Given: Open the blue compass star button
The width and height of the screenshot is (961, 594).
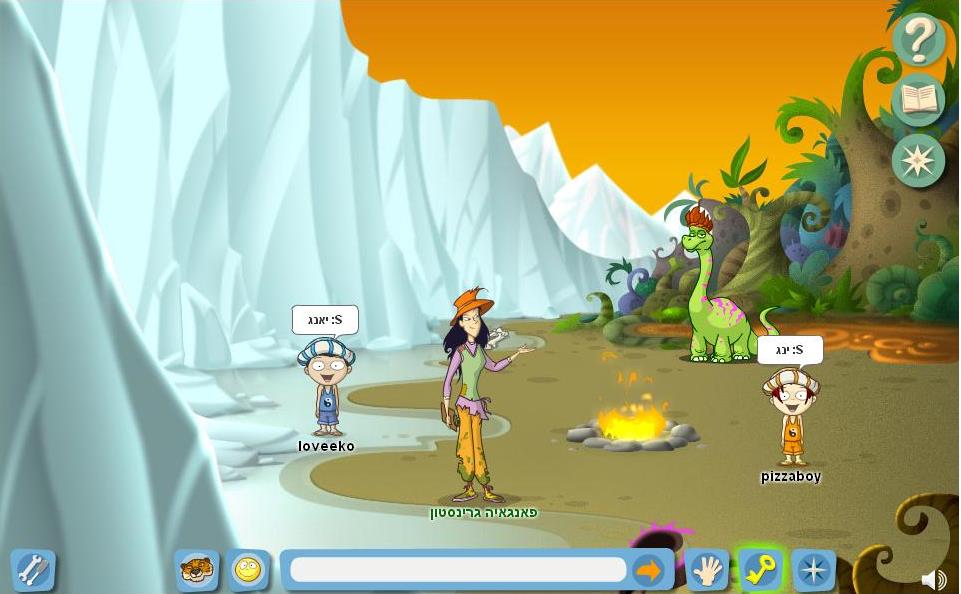Looking at the screenshot, I should click(813, 570).
